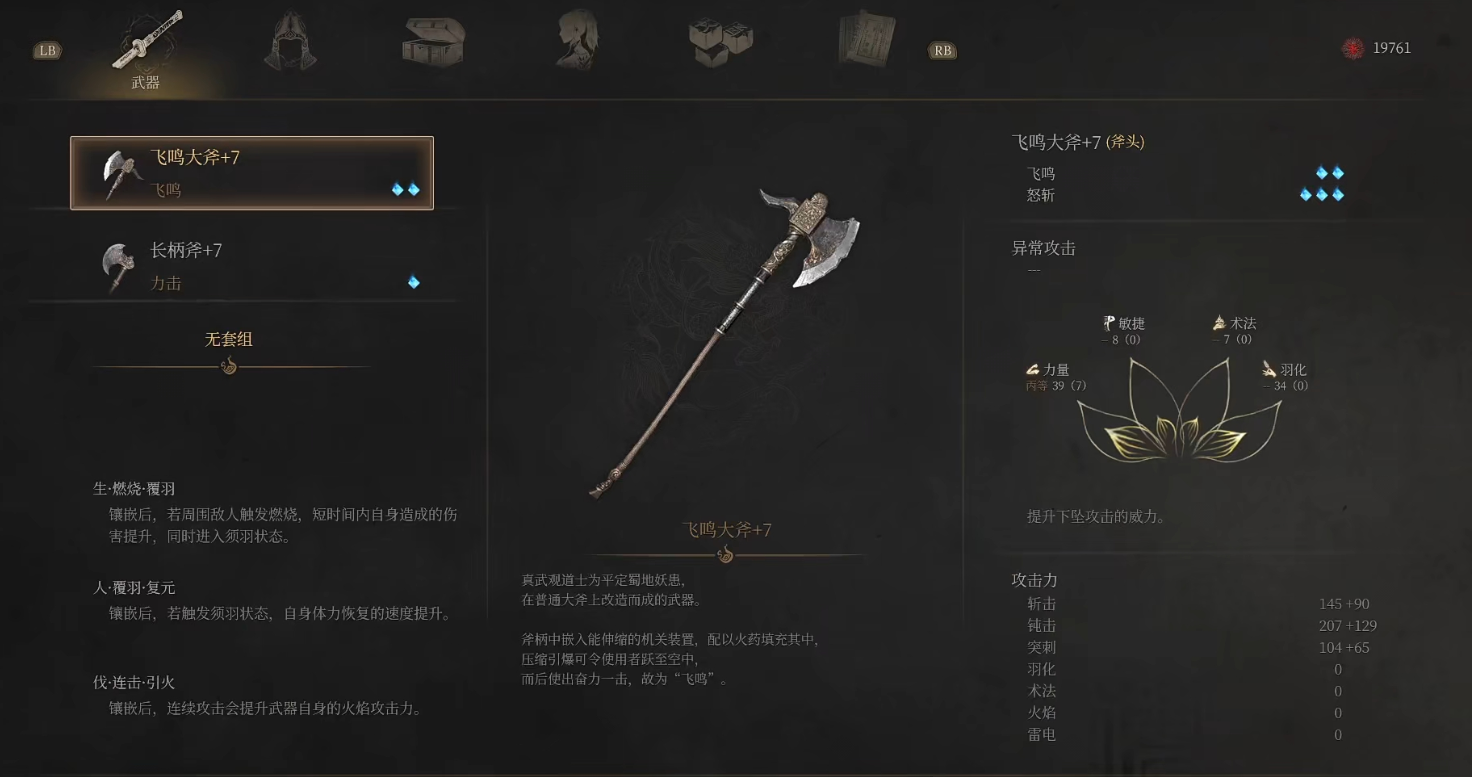
Task: Open the stacked boxes materials icon
Action: 721,38
